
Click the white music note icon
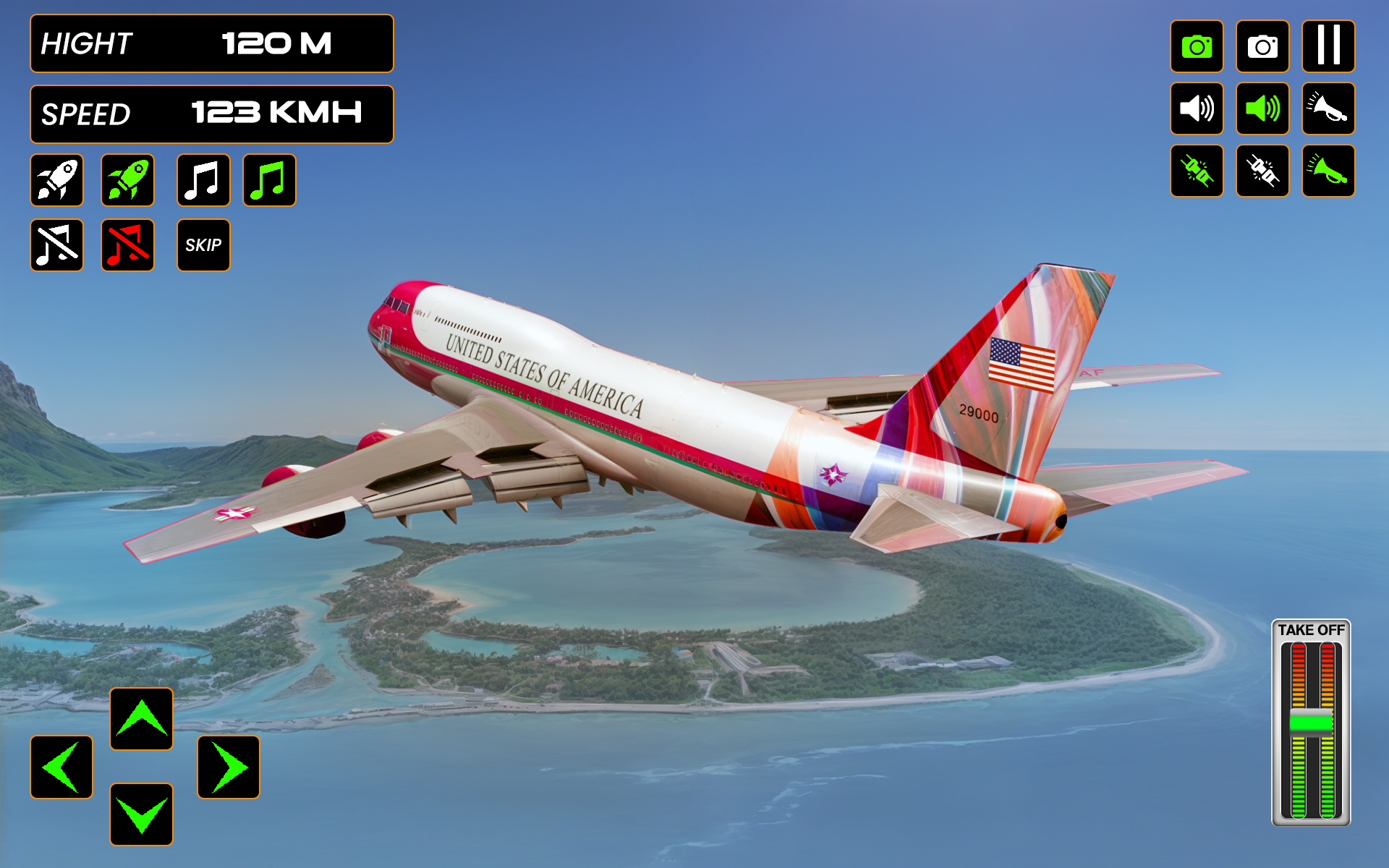click(x=203, y=180)
